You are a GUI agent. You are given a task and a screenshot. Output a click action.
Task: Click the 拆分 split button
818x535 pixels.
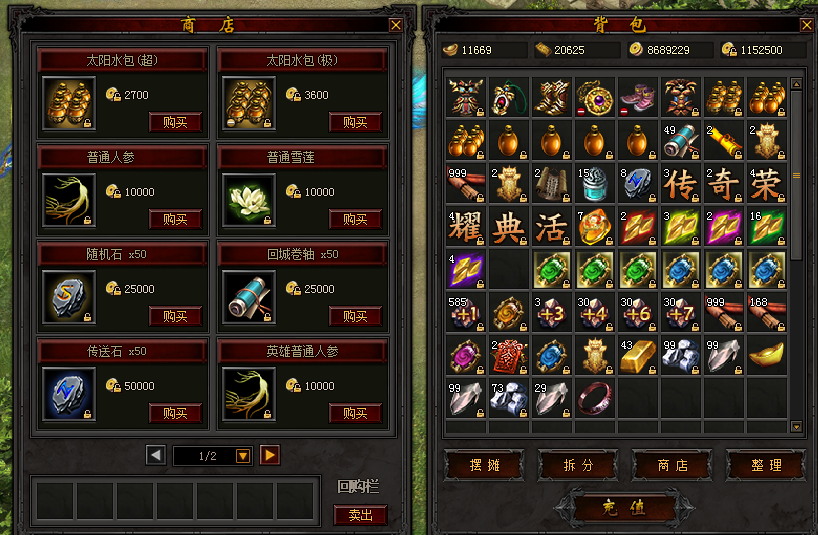tap(578, 465)
